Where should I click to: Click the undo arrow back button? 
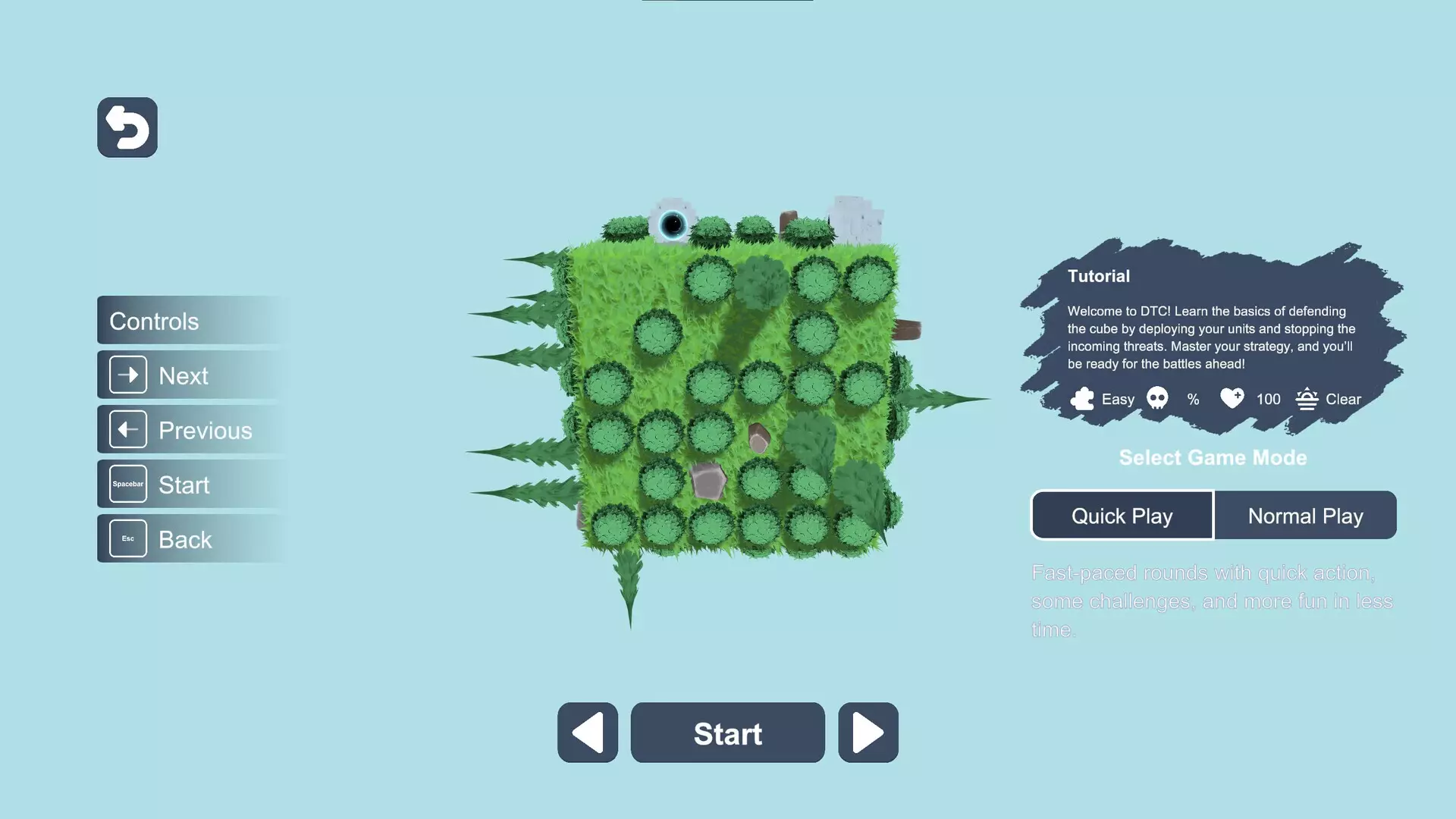click(127, 127)
